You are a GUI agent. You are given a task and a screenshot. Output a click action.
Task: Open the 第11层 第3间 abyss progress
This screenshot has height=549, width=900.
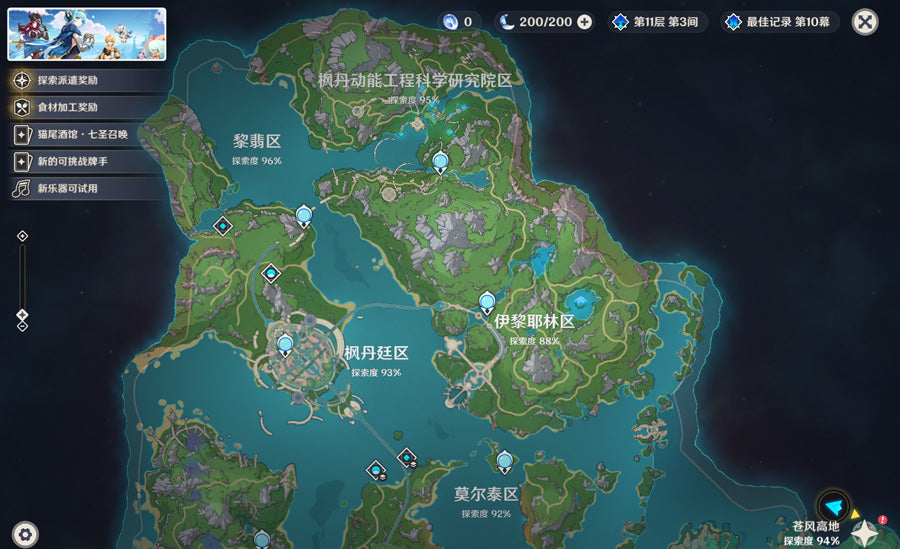coord(658,22)
